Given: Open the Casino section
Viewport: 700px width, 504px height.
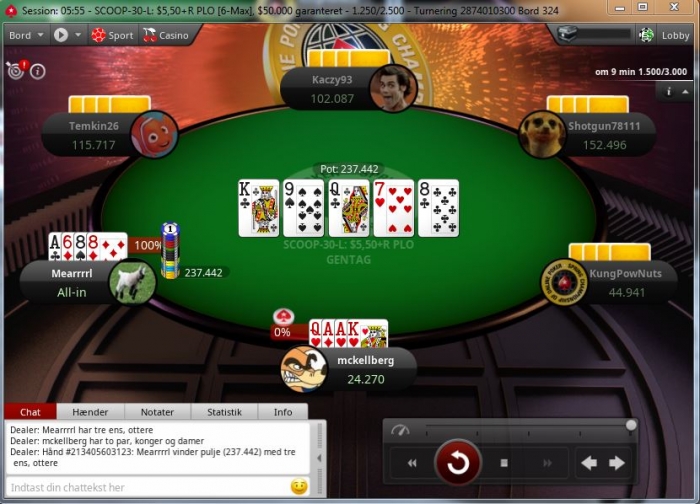Looking at the screenshot, I should (x=165, y=34).
